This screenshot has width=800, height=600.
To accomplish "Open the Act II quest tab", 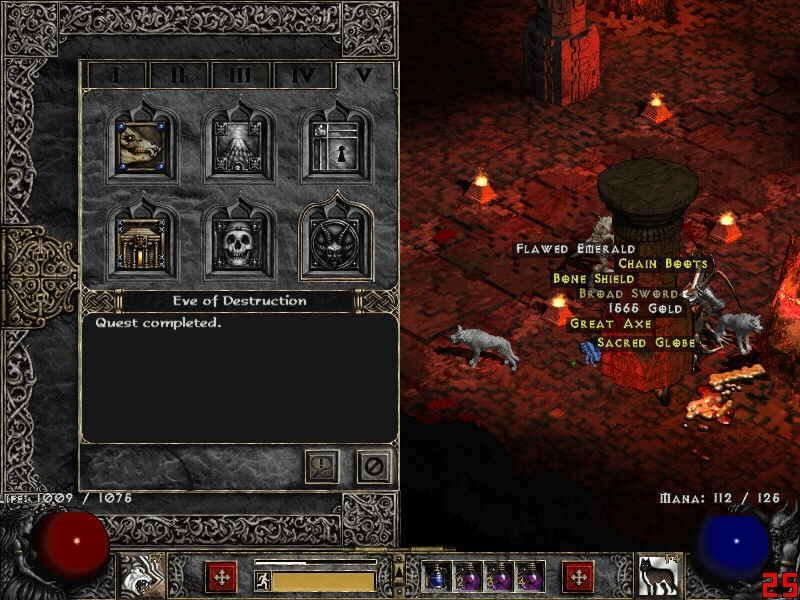I will (x=177, y=75).
